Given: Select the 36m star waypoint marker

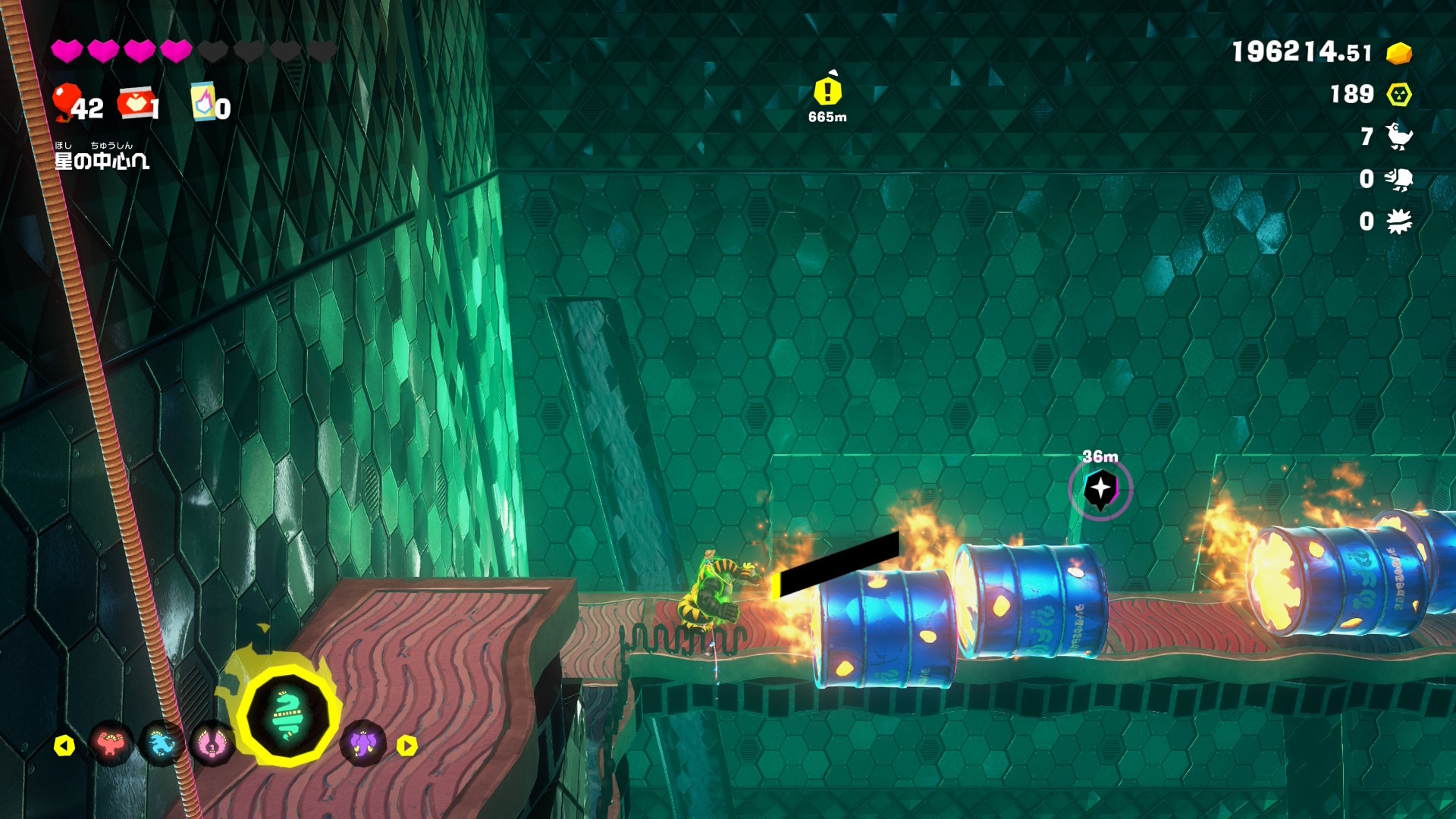Looking at the screenshot, I should coord(1100,489).
